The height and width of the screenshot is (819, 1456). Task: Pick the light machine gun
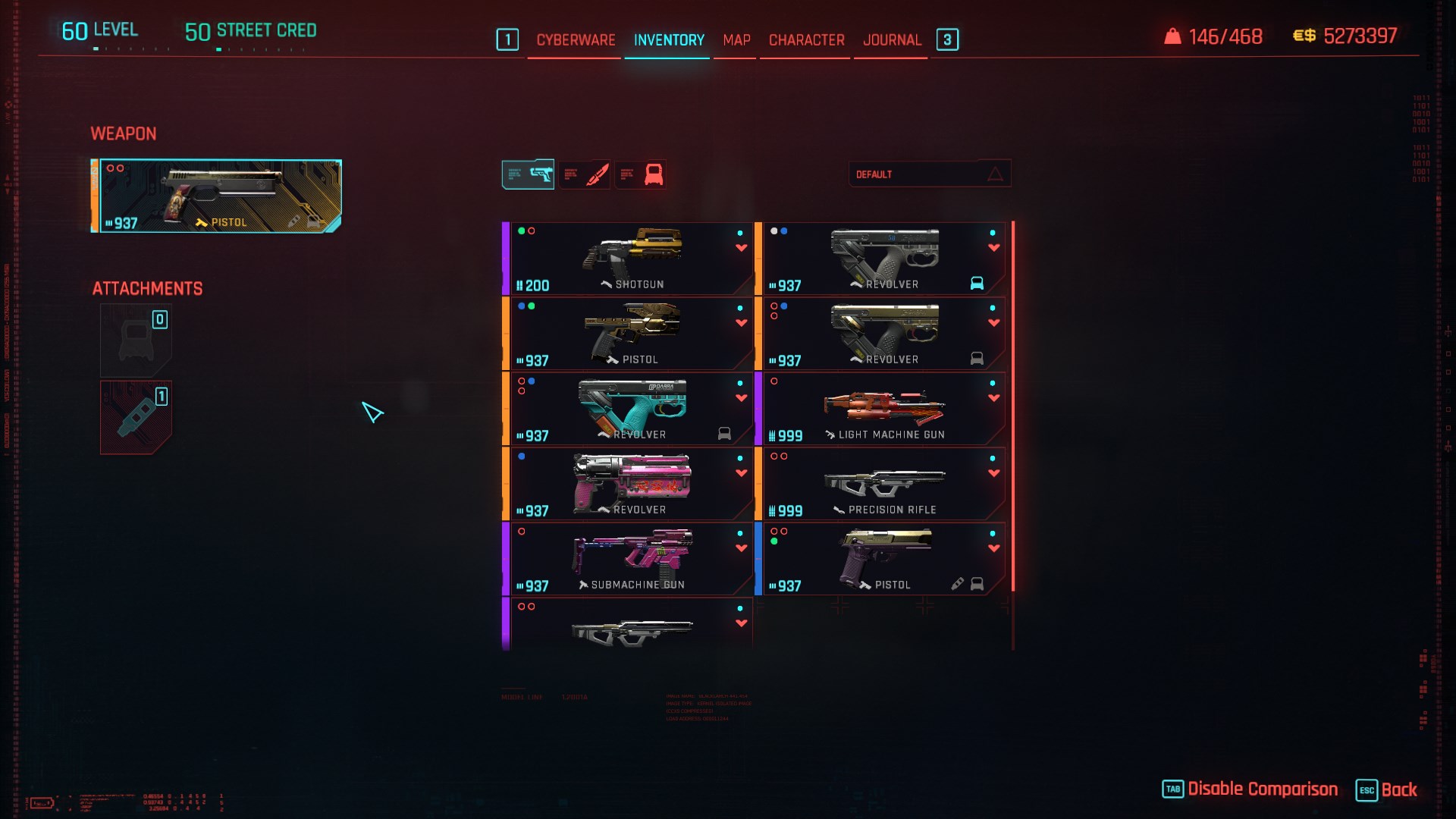tap(883, 409)
